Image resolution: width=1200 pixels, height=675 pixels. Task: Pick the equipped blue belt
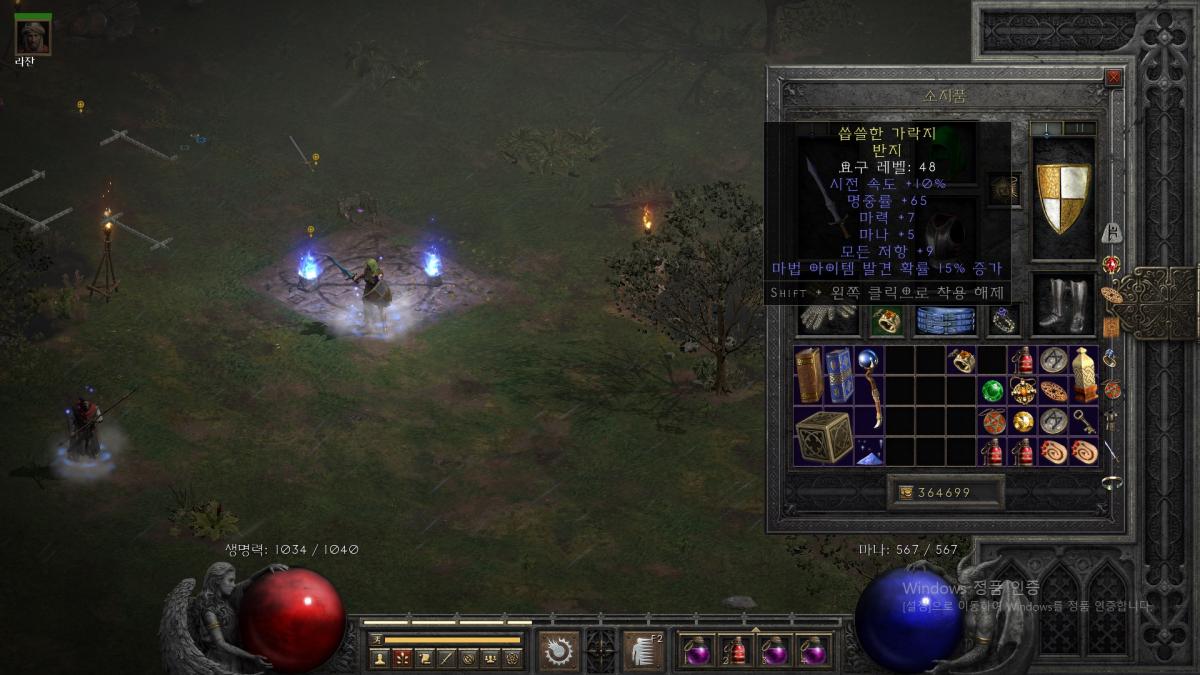coord(945,320)
